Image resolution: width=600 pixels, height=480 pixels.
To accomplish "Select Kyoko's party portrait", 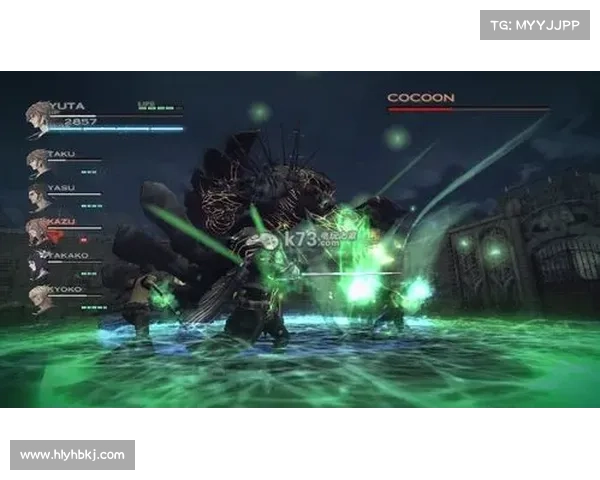I will [x=38, y=297].
